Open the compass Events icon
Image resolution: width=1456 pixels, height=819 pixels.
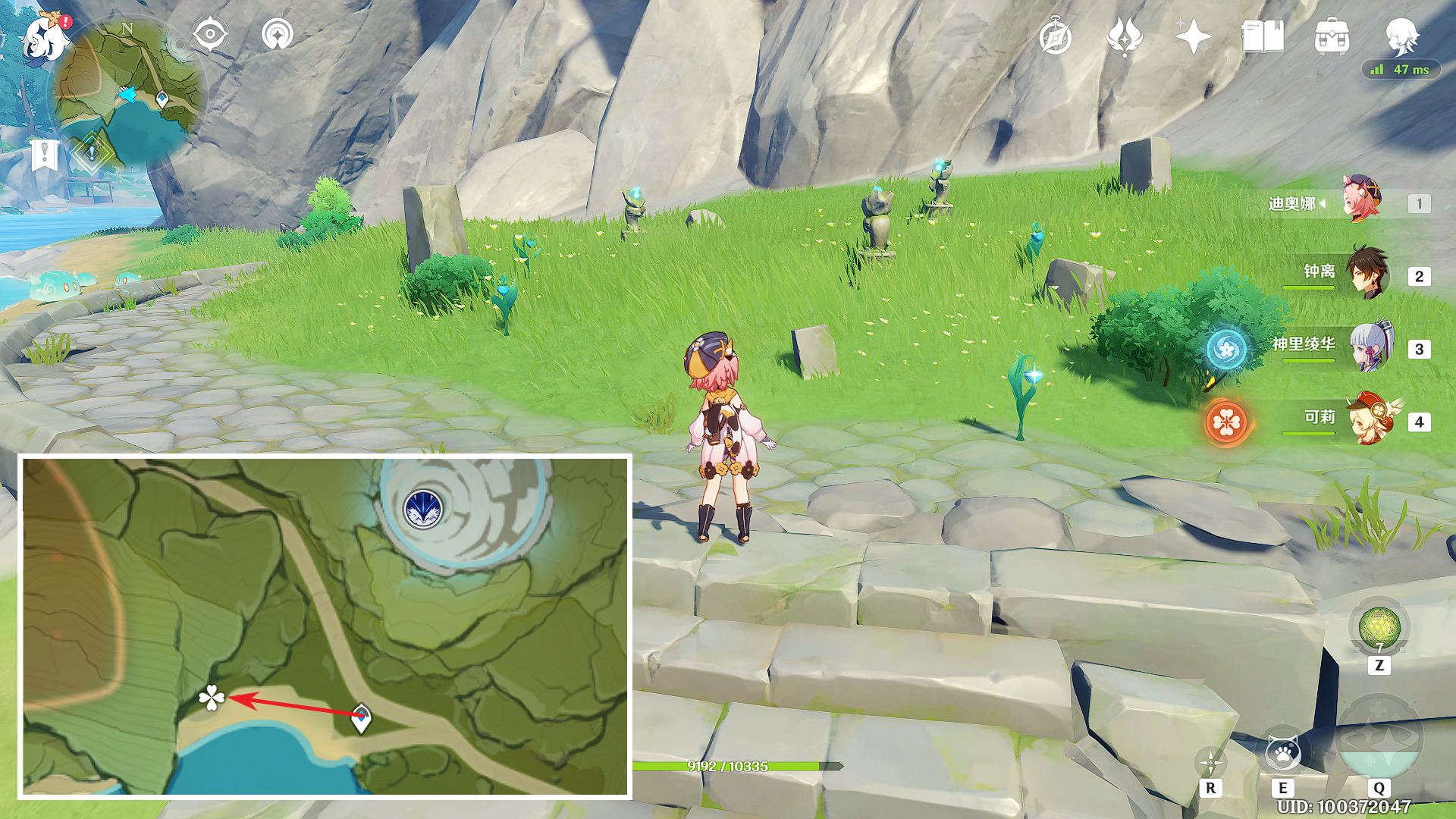pyautogui.click(x=1055, y=37)
